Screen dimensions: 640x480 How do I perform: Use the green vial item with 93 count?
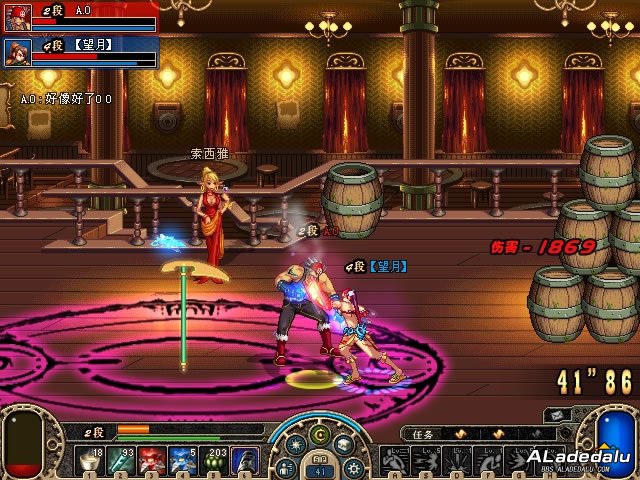[x=122, y=461]
